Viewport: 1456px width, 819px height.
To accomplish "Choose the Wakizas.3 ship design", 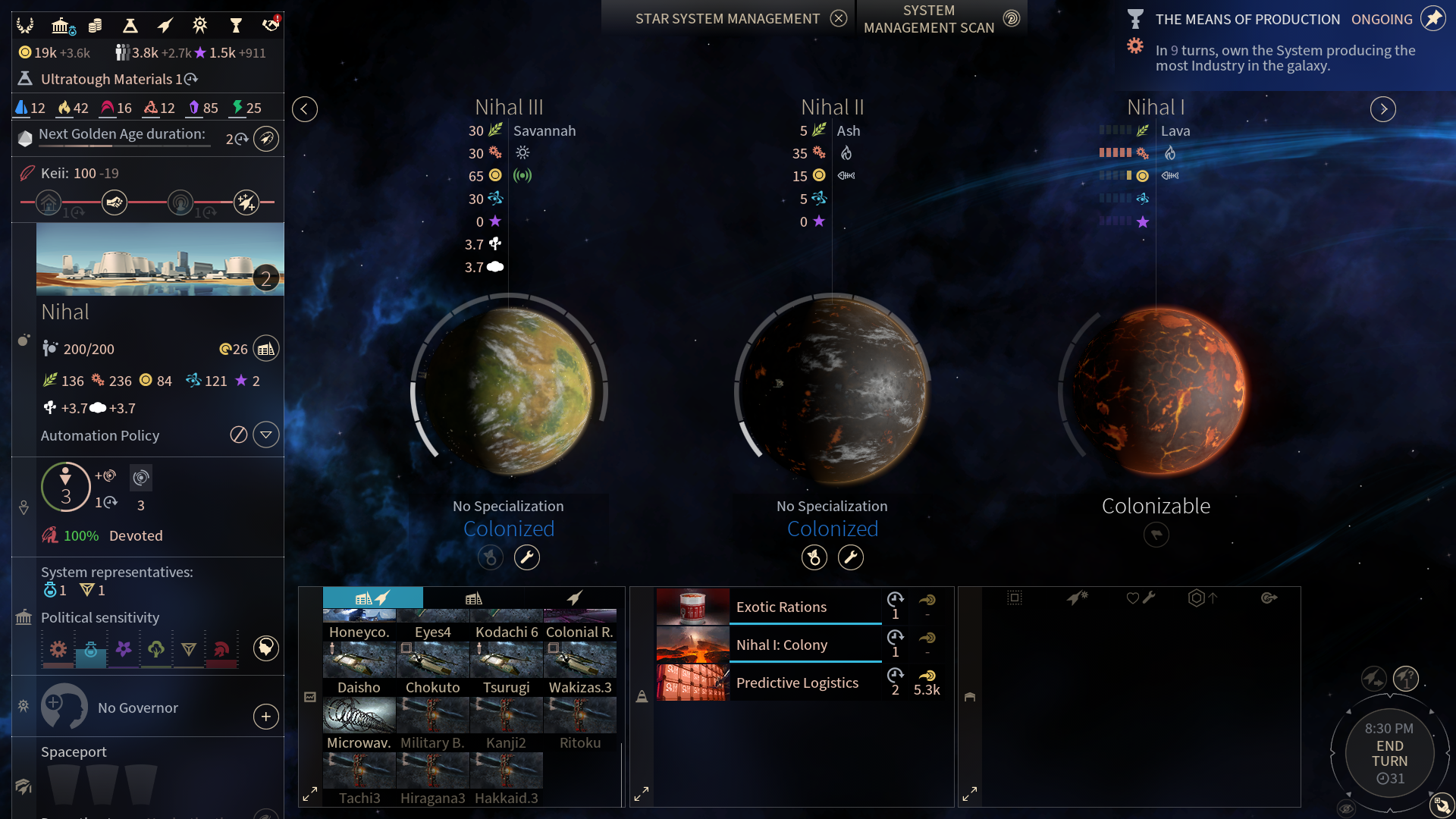I will point(580,668).
